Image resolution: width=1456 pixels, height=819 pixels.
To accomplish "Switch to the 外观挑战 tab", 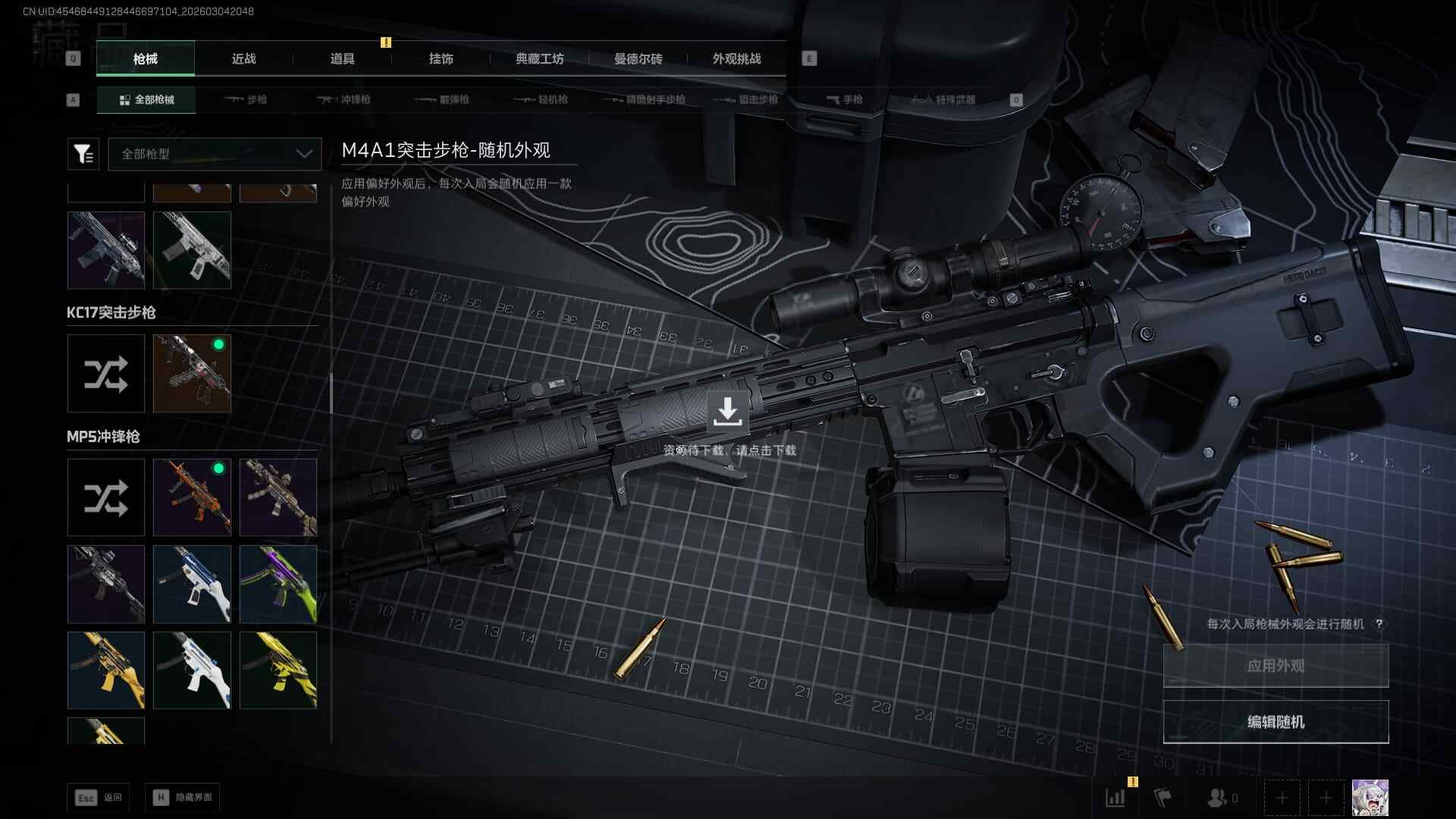I will pos(736,58).
